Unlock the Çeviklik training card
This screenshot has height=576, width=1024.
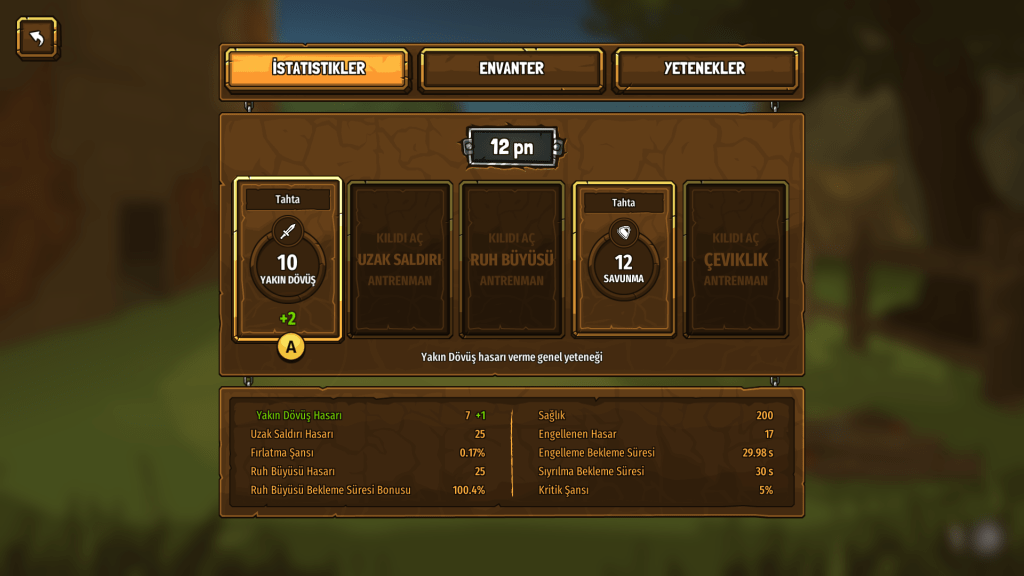[735, 259]
